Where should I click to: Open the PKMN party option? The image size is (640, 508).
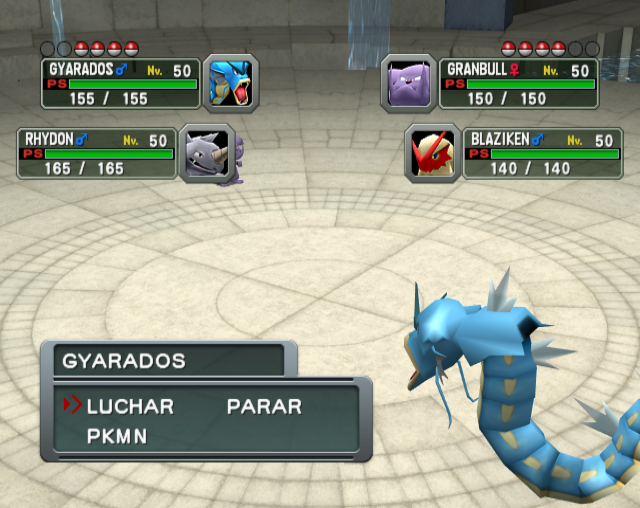[x=117, y=436]
